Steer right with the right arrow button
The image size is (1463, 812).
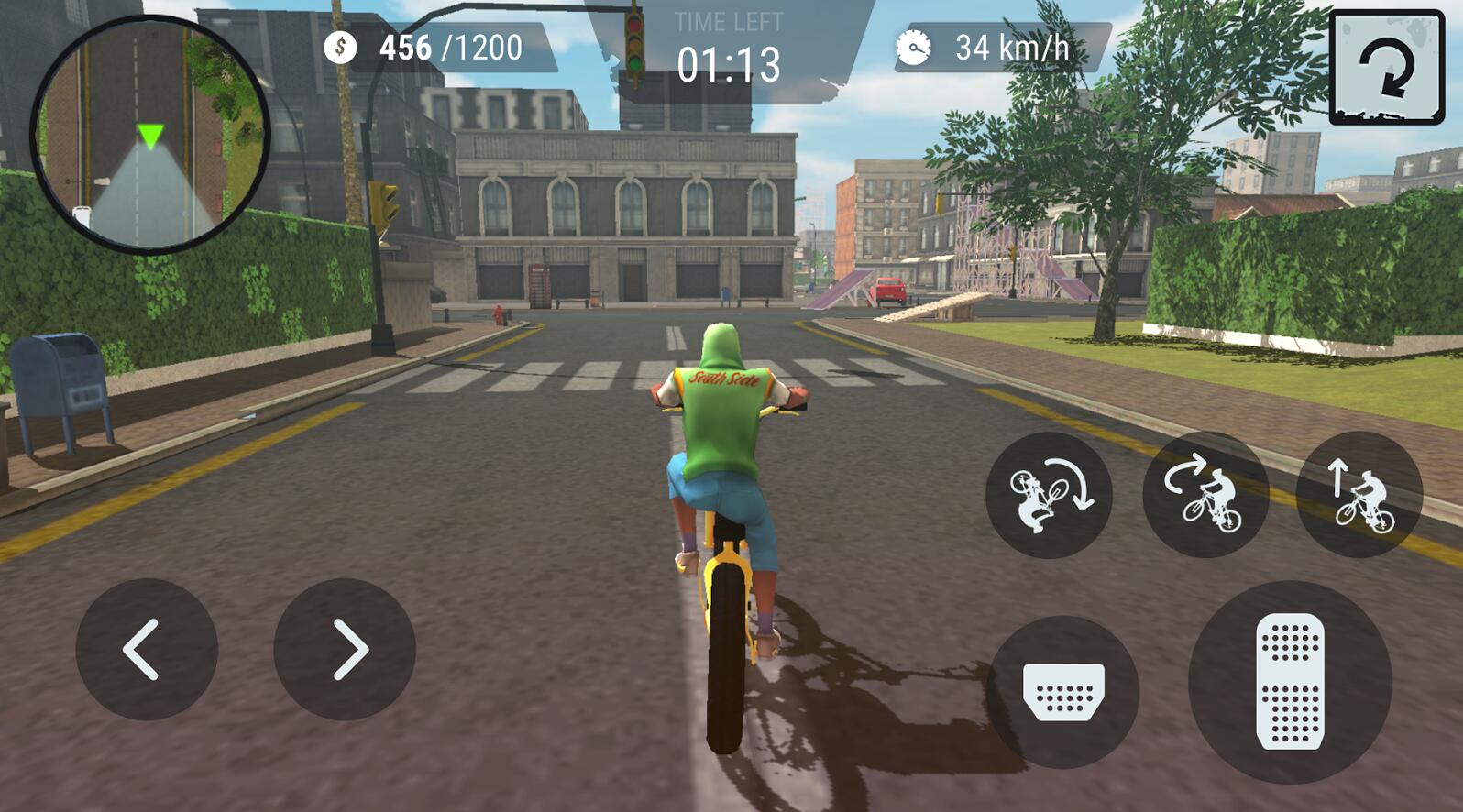(x=345, y=649)
